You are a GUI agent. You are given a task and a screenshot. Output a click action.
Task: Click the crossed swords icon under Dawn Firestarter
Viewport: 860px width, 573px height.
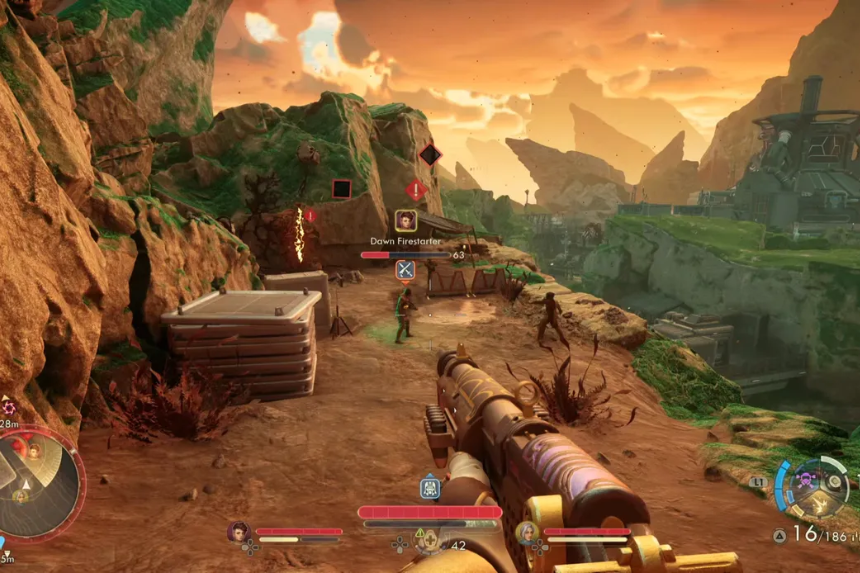point(405,270)
